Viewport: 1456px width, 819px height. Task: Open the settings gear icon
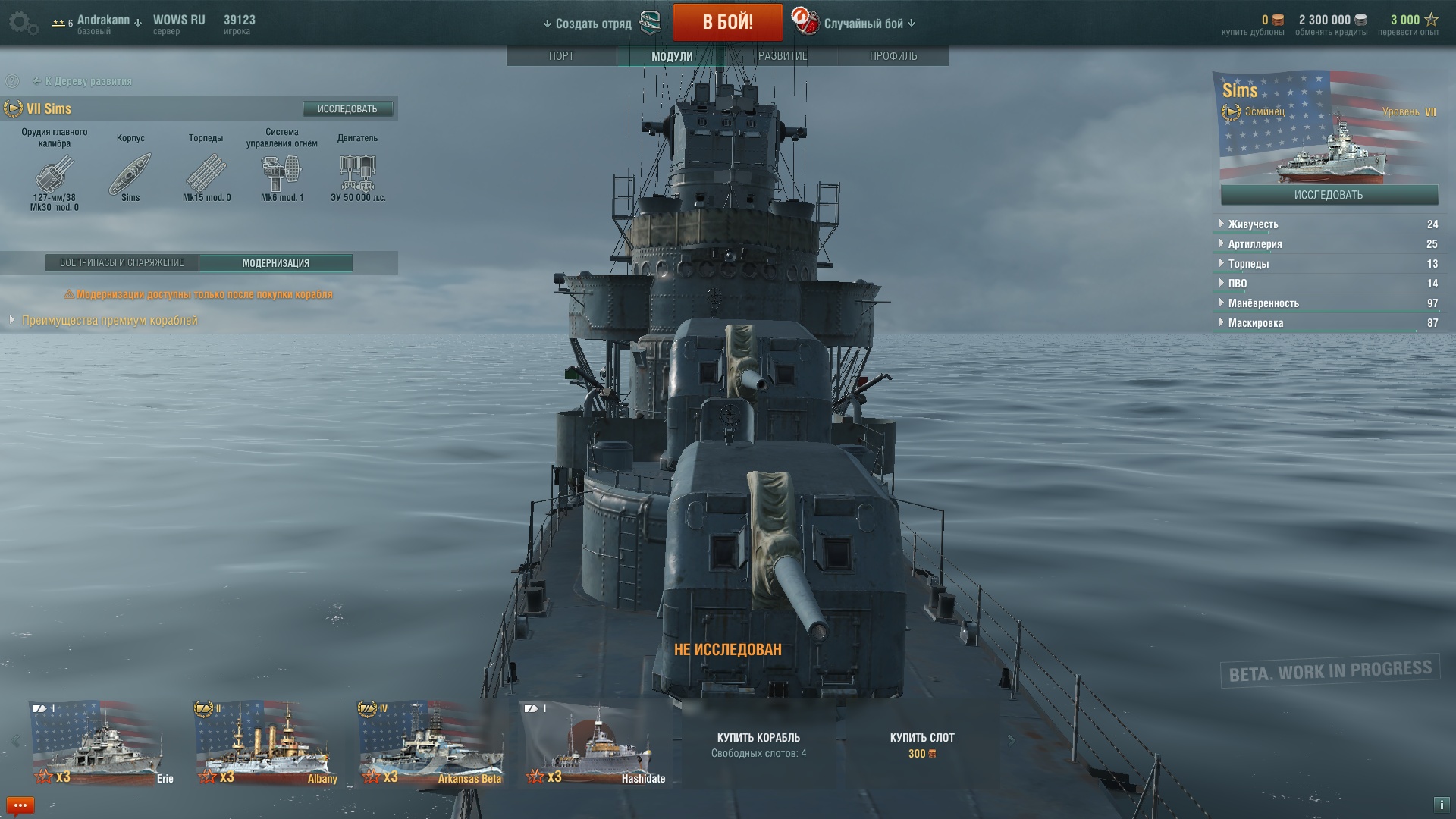coord(22,23)
